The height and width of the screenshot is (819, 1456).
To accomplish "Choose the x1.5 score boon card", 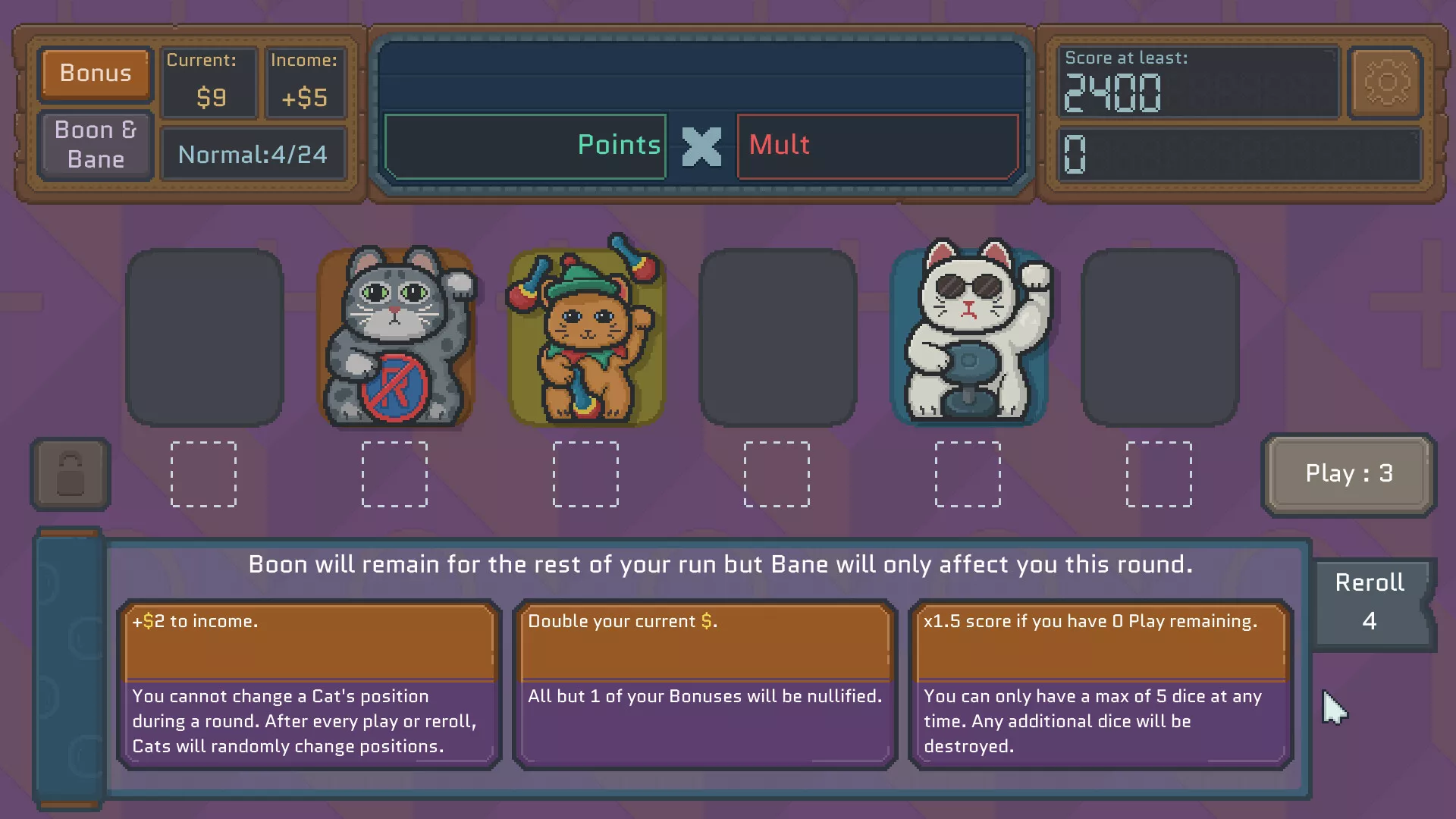I will click(x=1100, y=684).
